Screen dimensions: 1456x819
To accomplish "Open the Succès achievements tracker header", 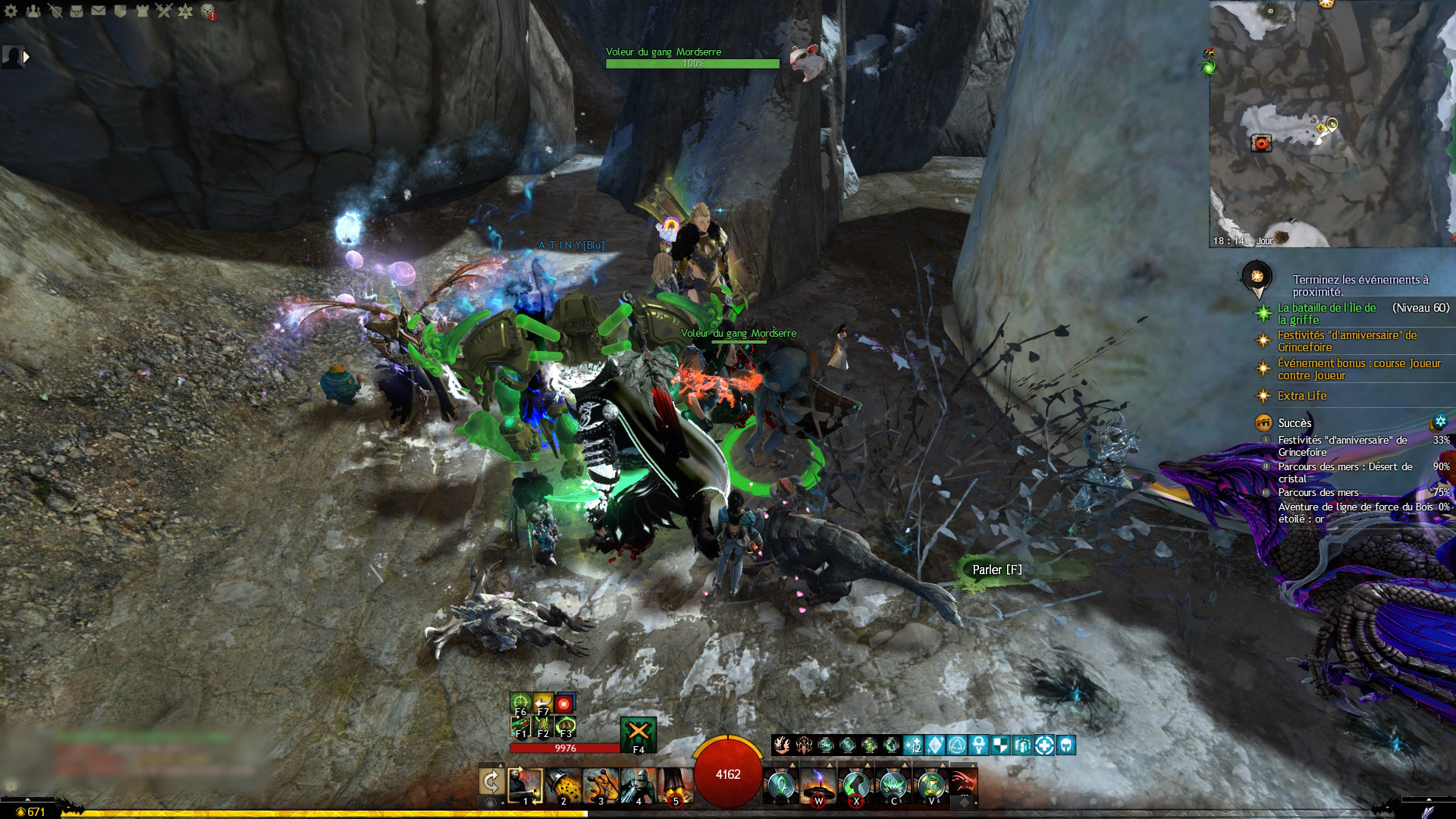I will pos(1294,423).
